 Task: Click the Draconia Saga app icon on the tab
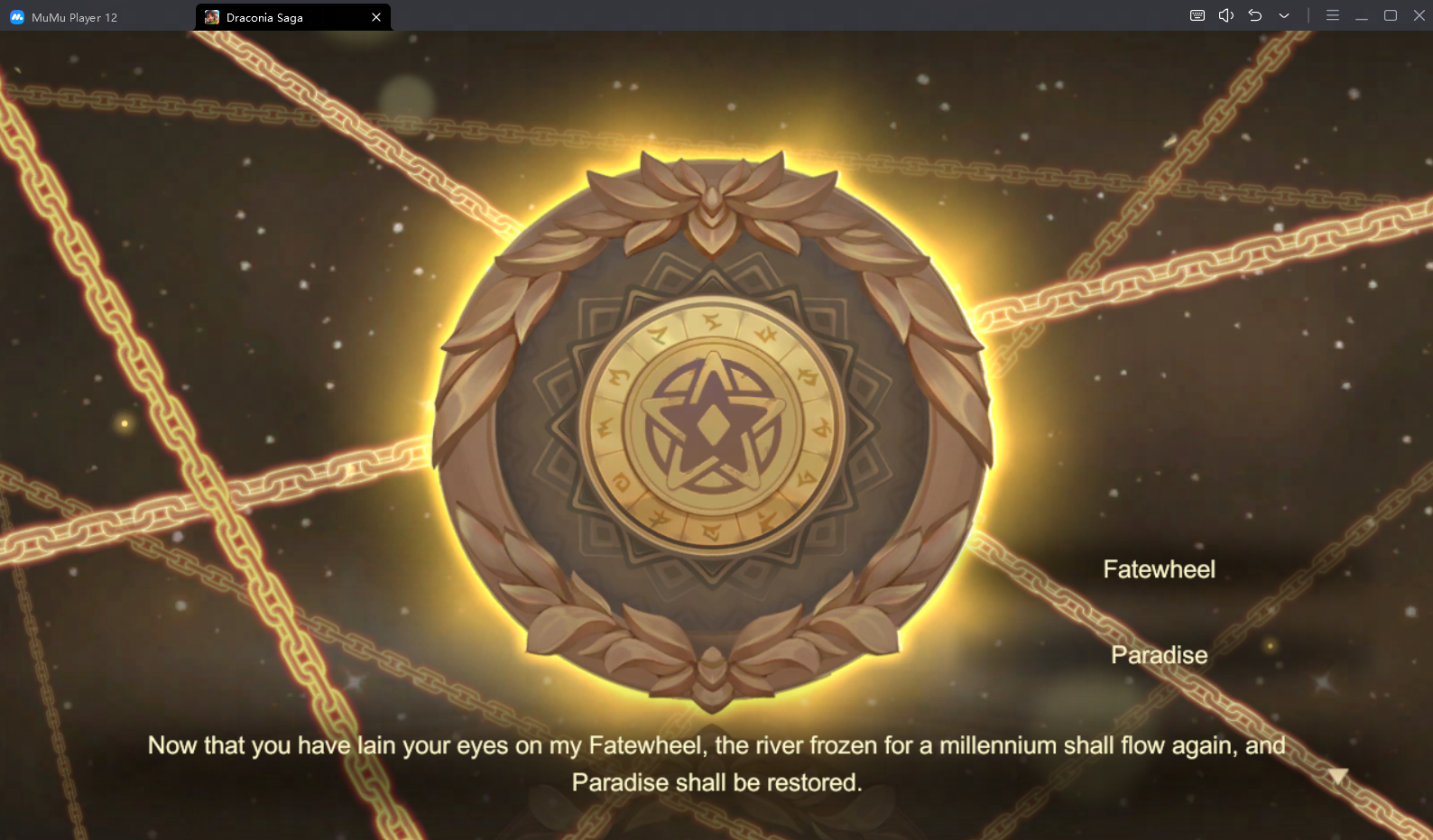click(212, 16)
